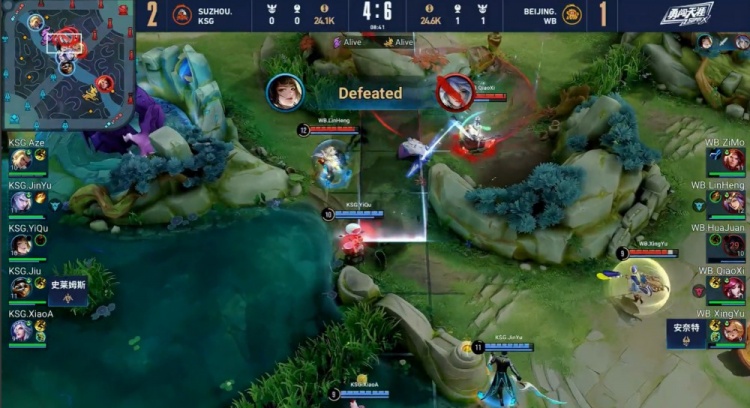
Task: Select KSG.XiaoA's hero portrait
Action: [21, 331]
